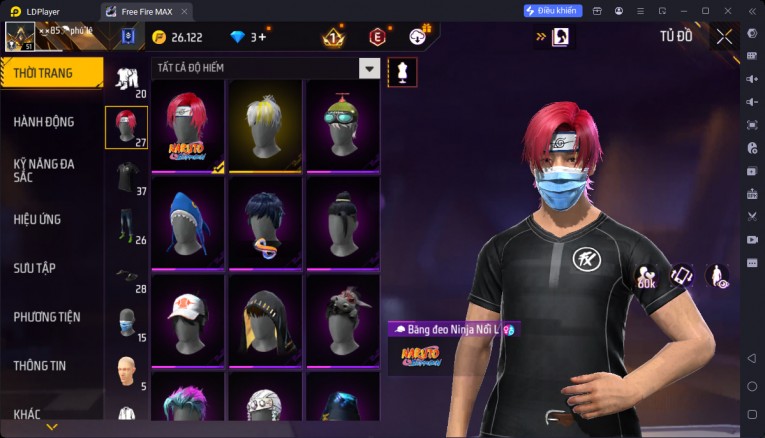Close the Tủ Đồ wardrobe screen
The height and width of the screenshot is (438, 765).
tap(724, 37)
